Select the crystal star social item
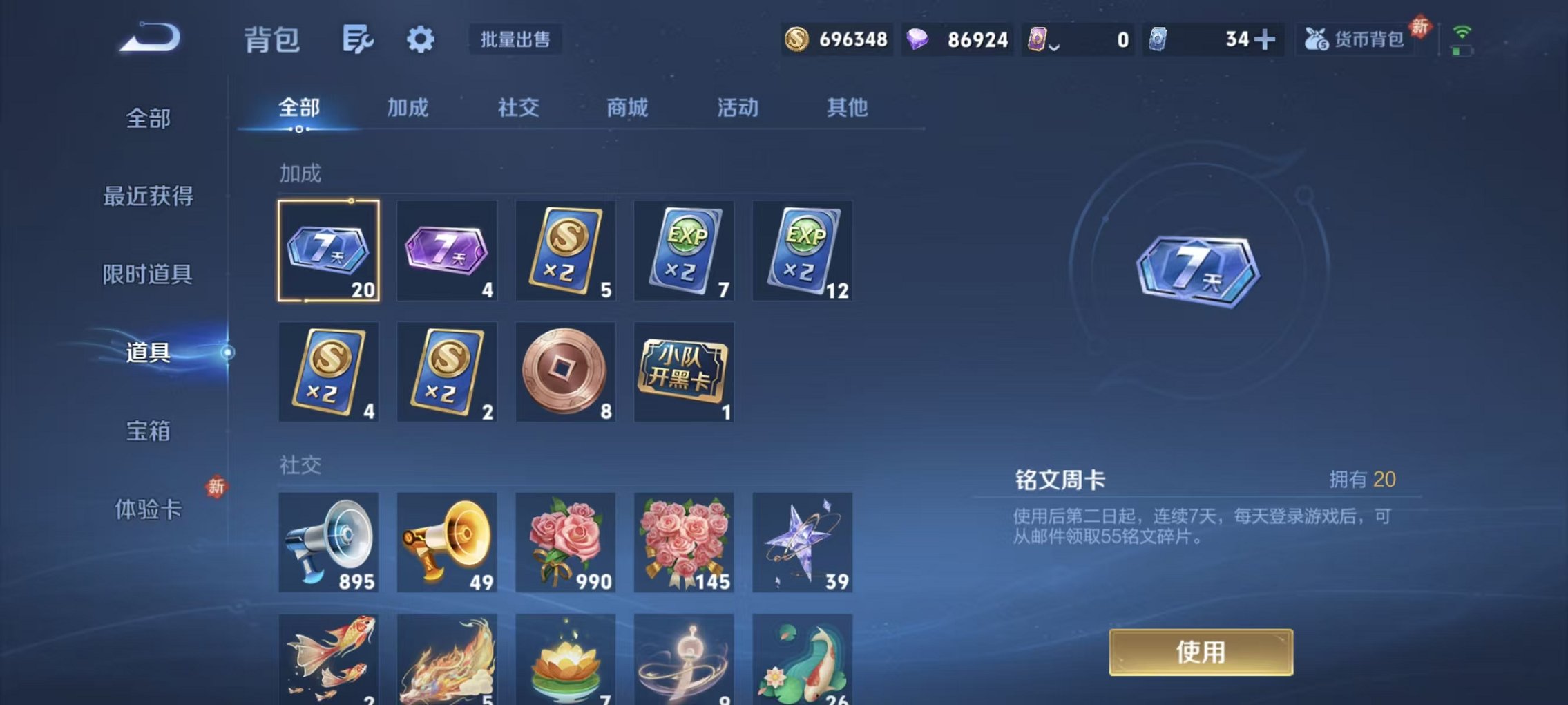1568x705 pixels. point(801,543)
